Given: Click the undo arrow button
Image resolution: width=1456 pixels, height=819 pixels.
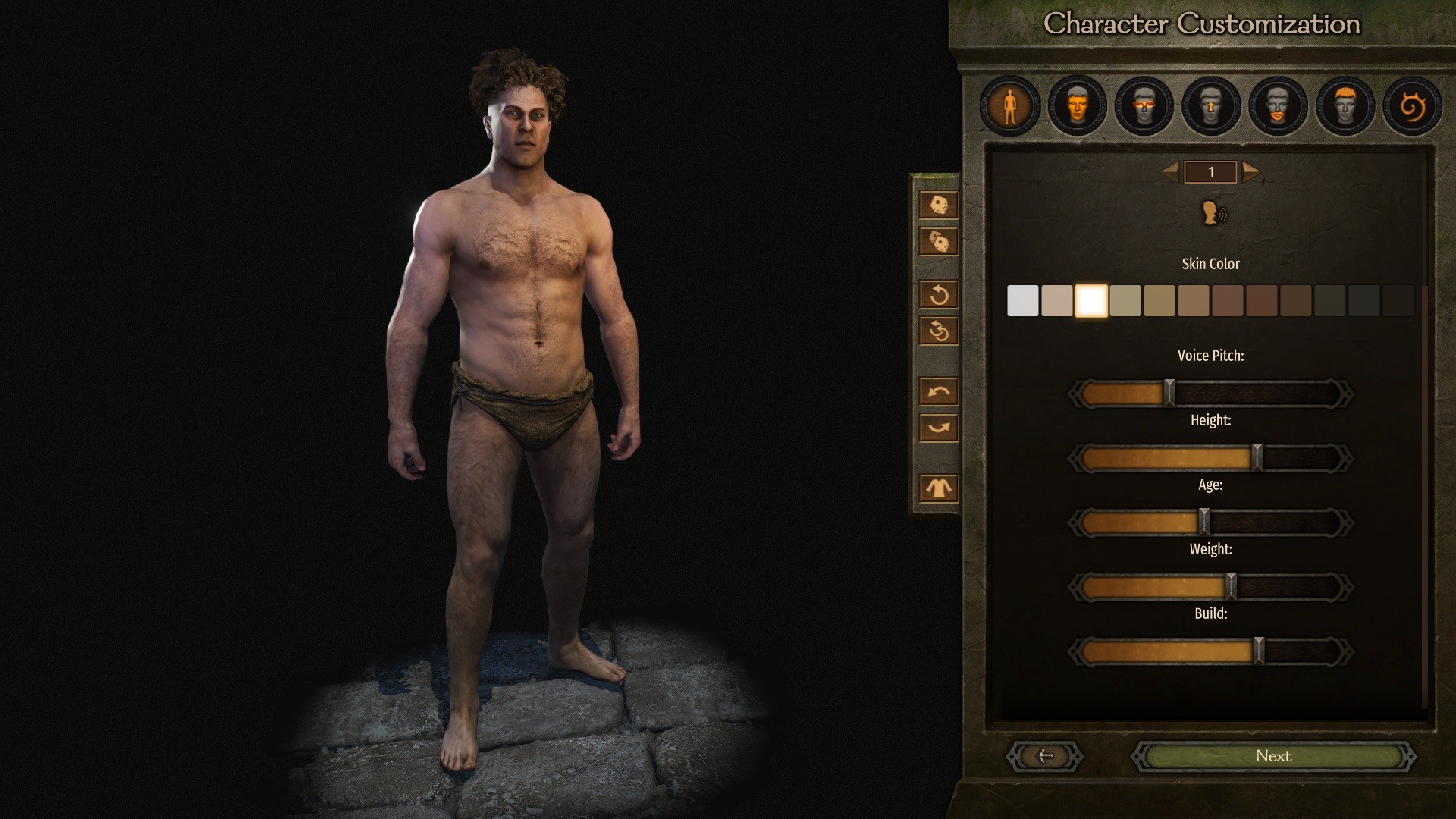Looking at the screenshot, I should [939, 392].
